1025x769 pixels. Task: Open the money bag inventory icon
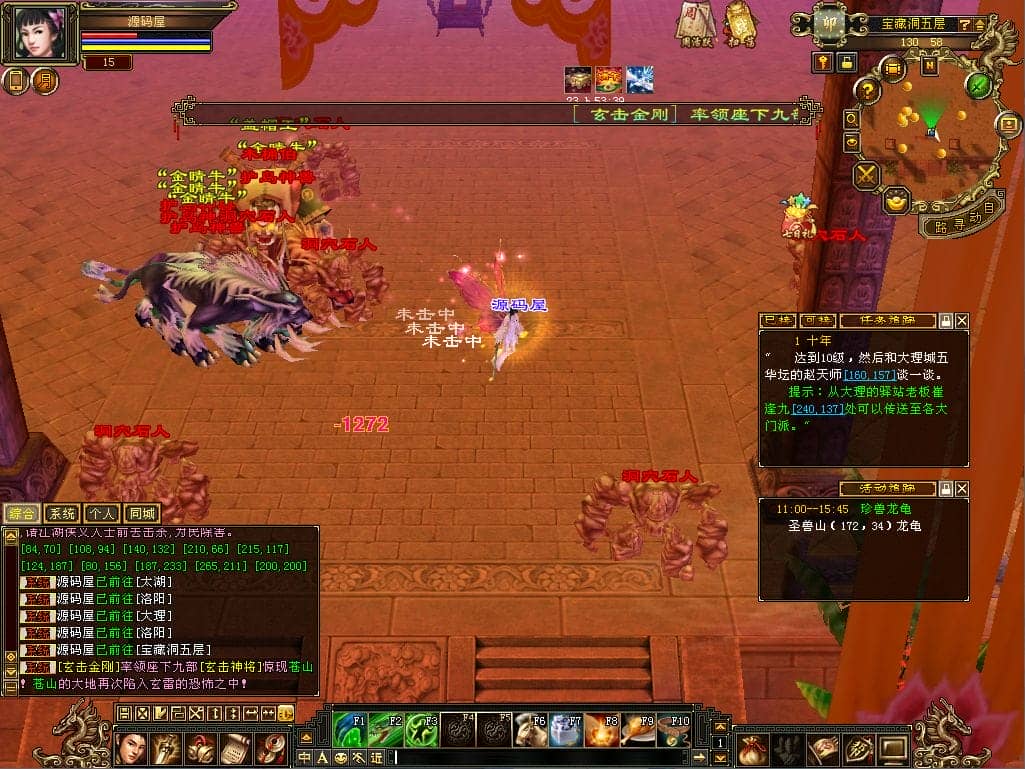[755, 748]
